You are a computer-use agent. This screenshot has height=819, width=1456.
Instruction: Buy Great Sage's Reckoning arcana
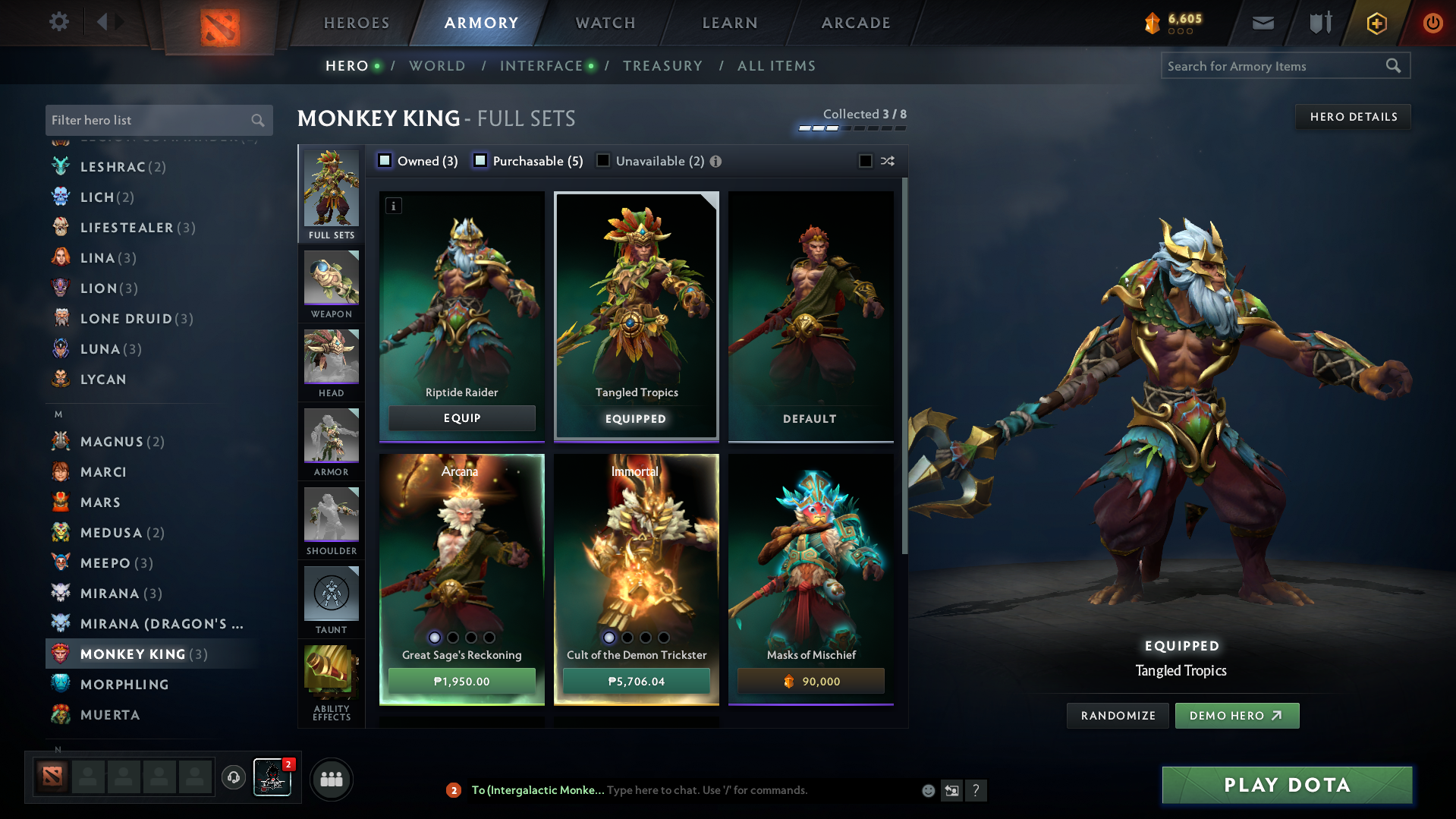pyautogui.click(x=461, y=682)
